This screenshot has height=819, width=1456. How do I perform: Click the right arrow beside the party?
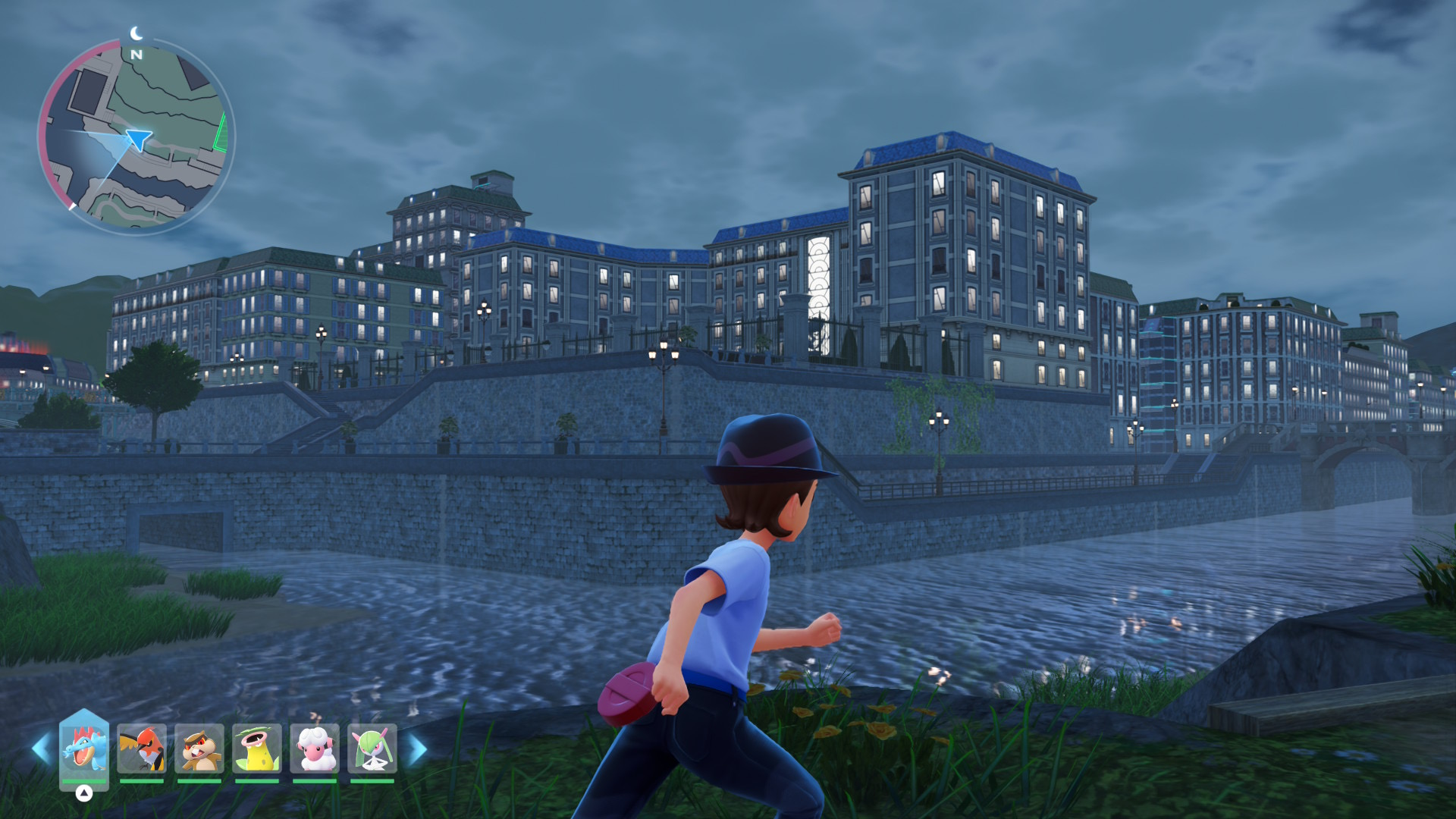pyautogui.click(x=418, y=748)
